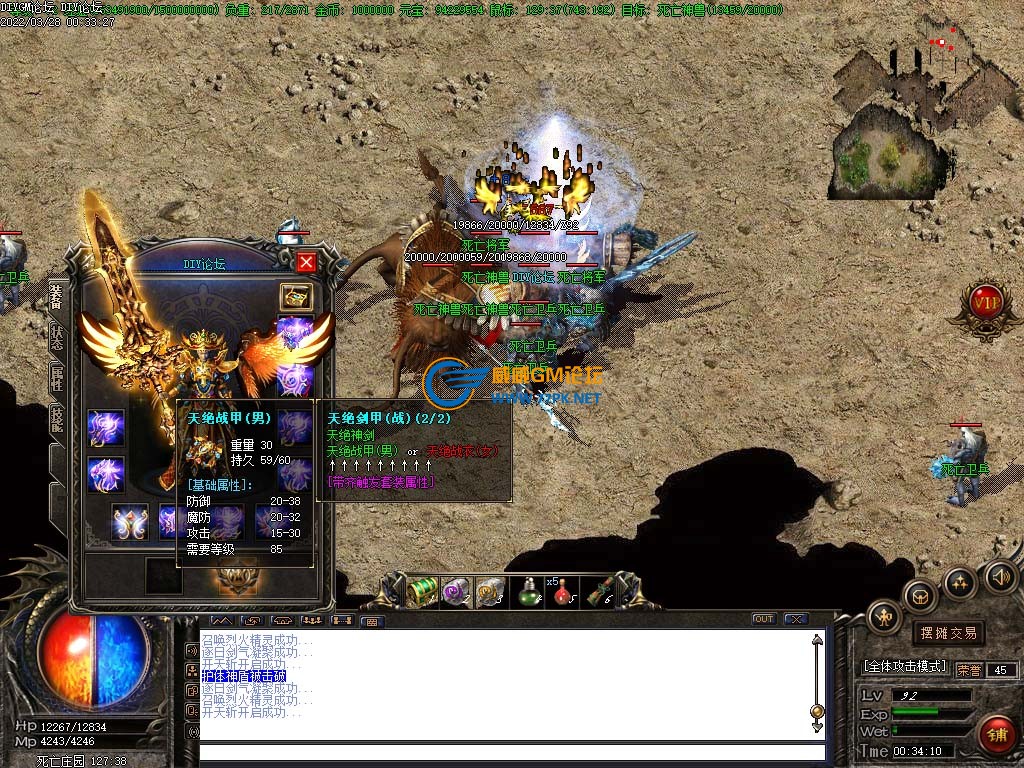Show the 技能 skills tab
The height and width of the screenshot is (768, 1024).
tap(57, 420)
